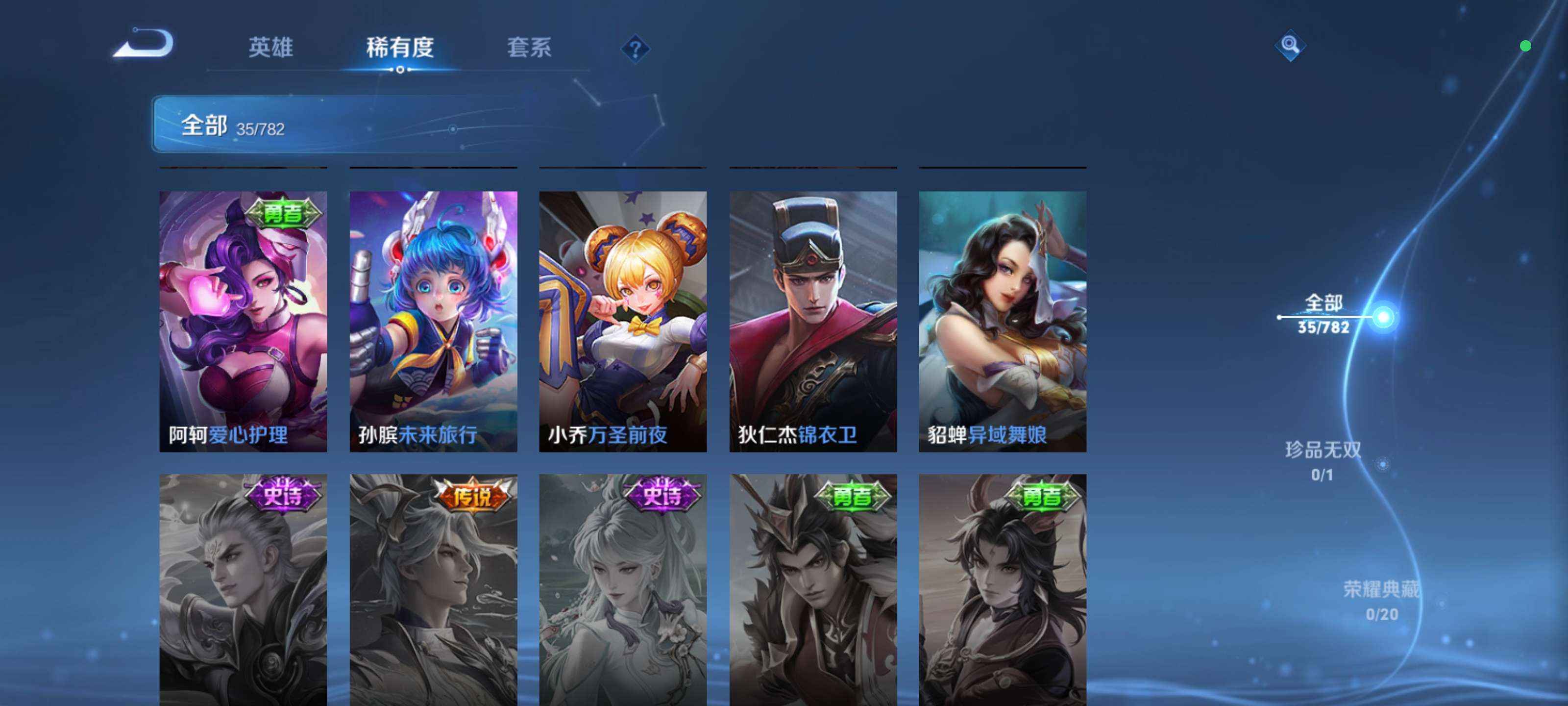
Task: Click the green dot indicator top right corner
Action: point(1527,46)
